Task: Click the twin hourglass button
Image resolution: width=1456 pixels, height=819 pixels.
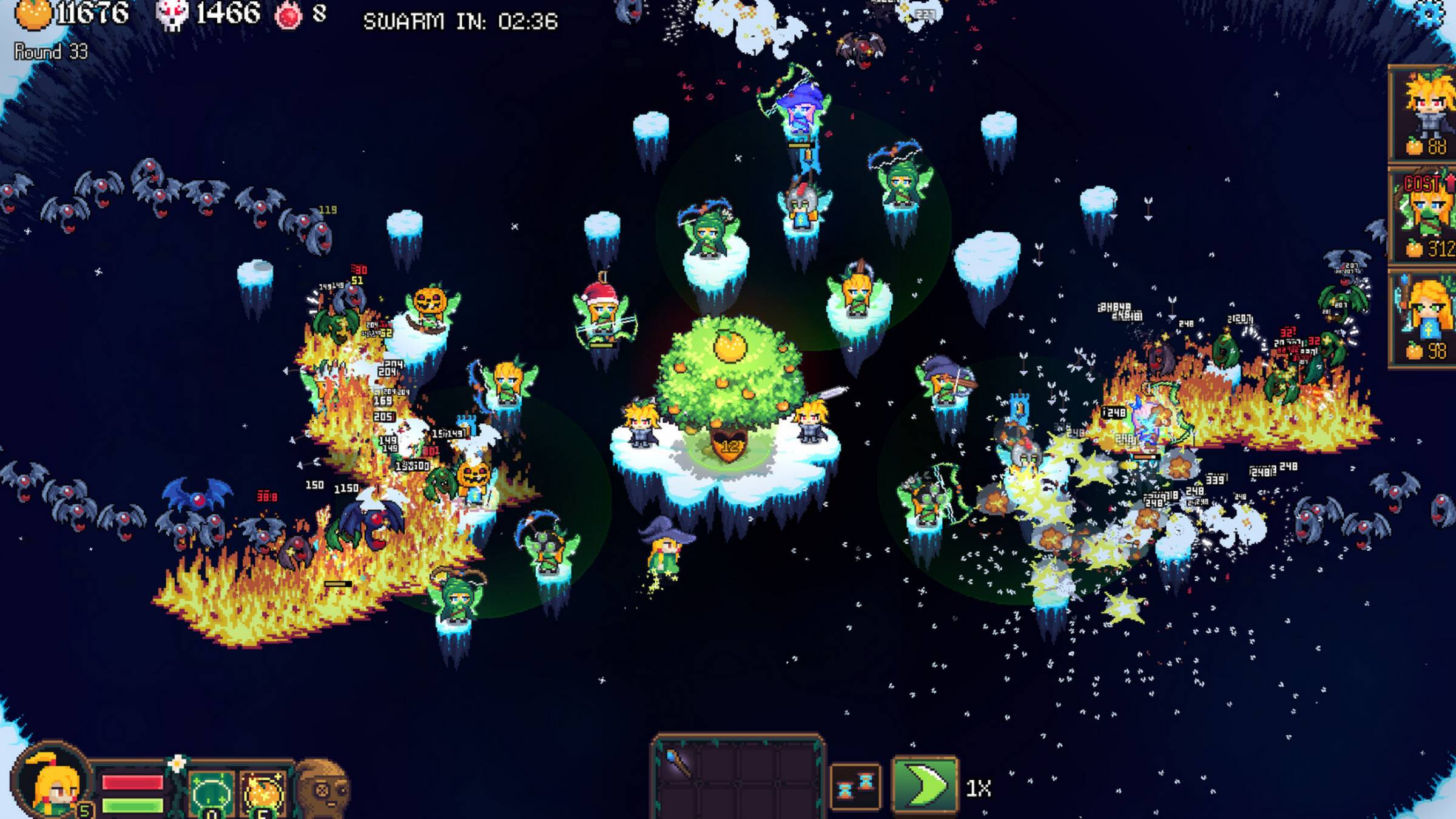Action: tap(855, 787)
